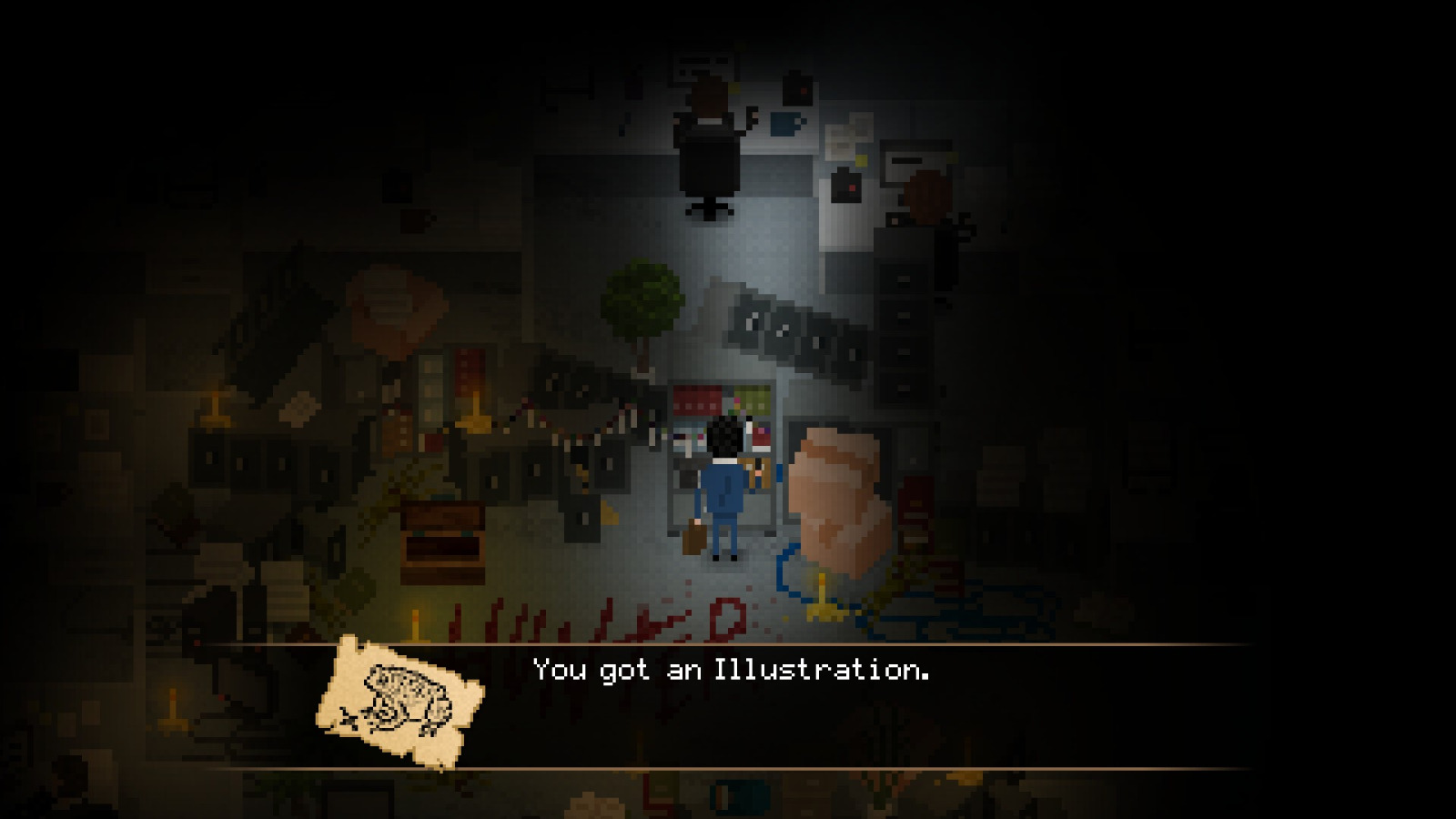Click the supply shelf the character faces
This screenshot has width=1456, height=819.
click(719, 409)
